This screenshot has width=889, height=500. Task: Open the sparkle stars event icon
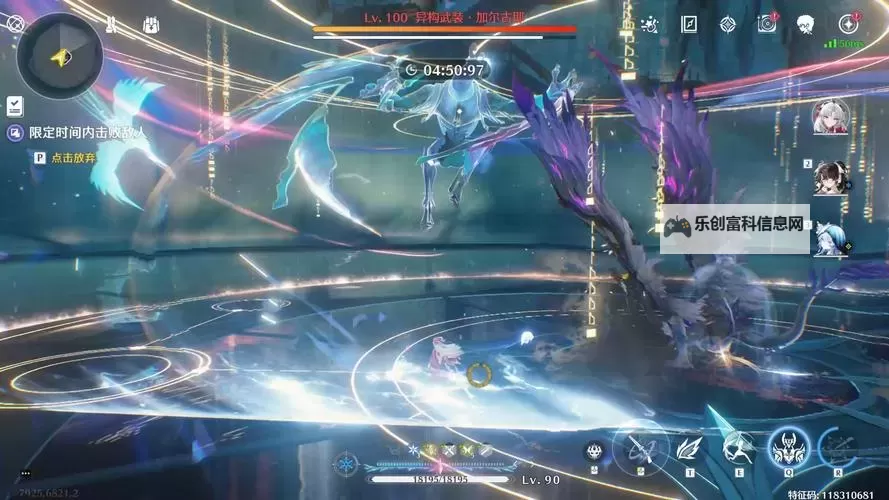pyautogui.click(x=650, y=24)
